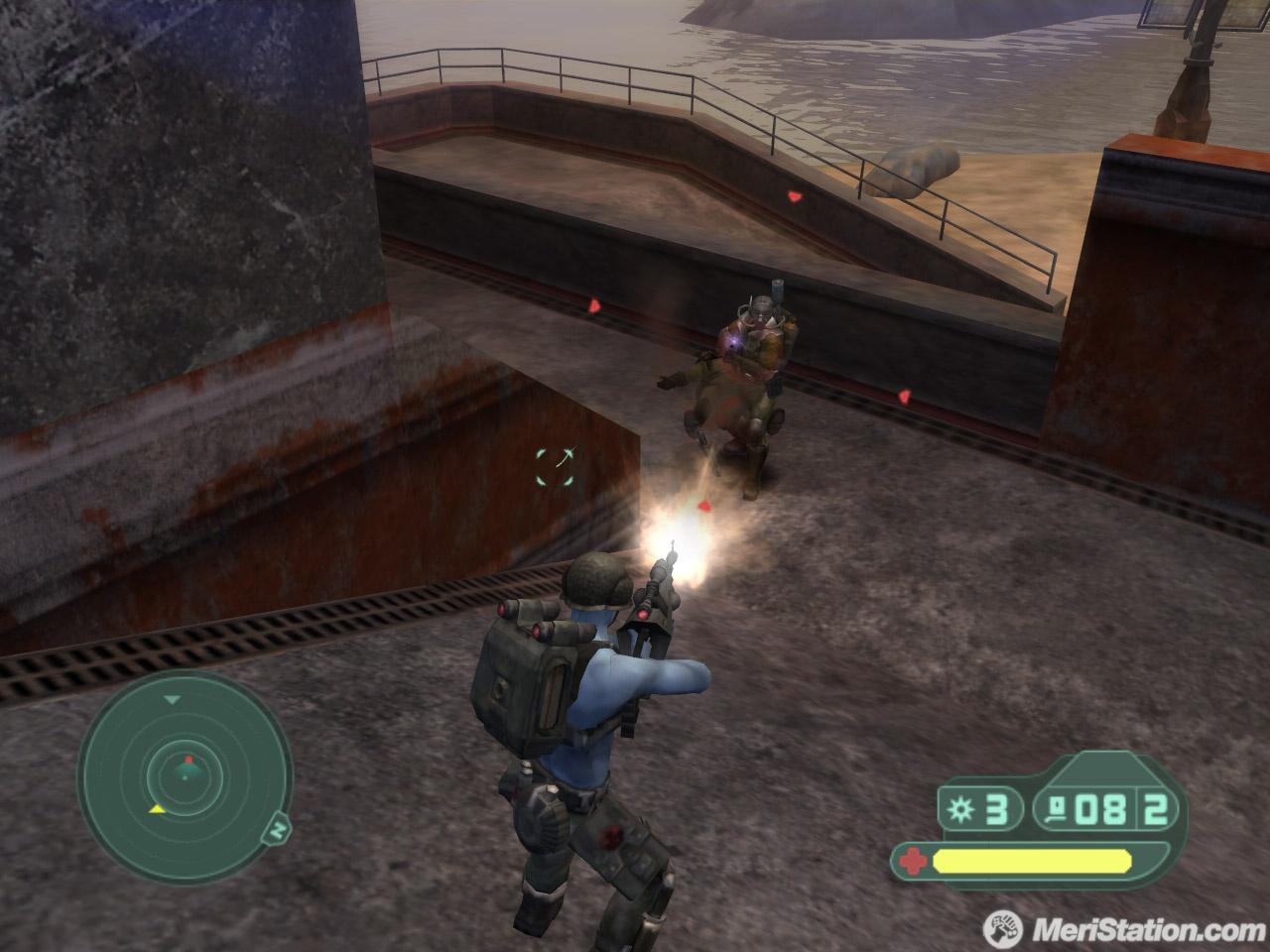Click the red cross health icon

(x=913, y=861)
